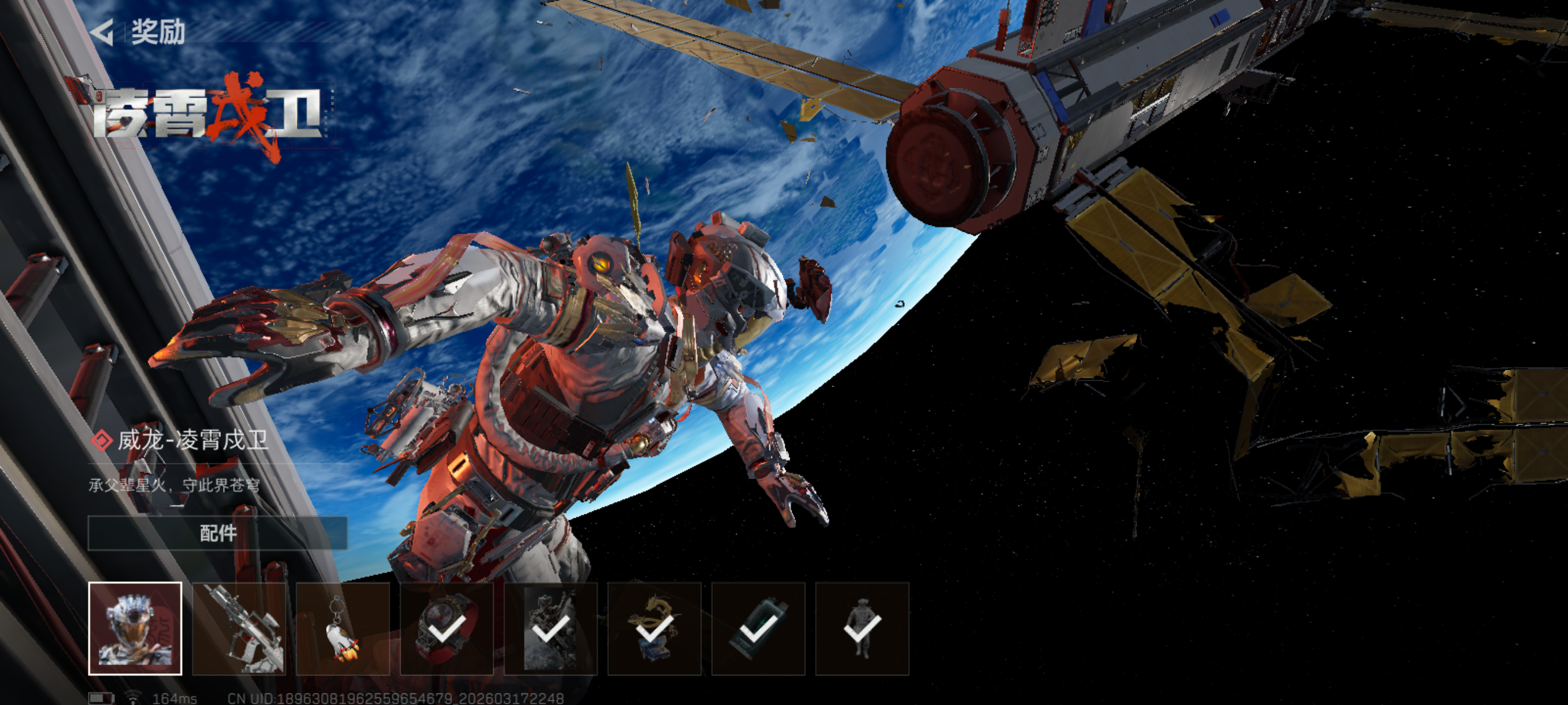Open the 配件 accessories button

coord(217,533)
